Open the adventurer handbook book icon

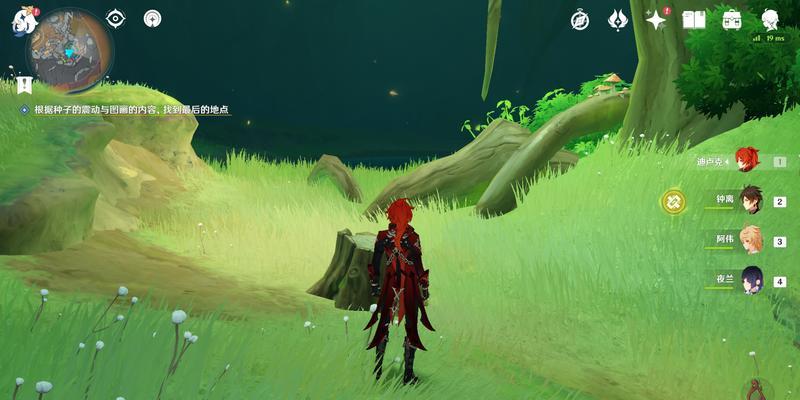click(694, 20)
